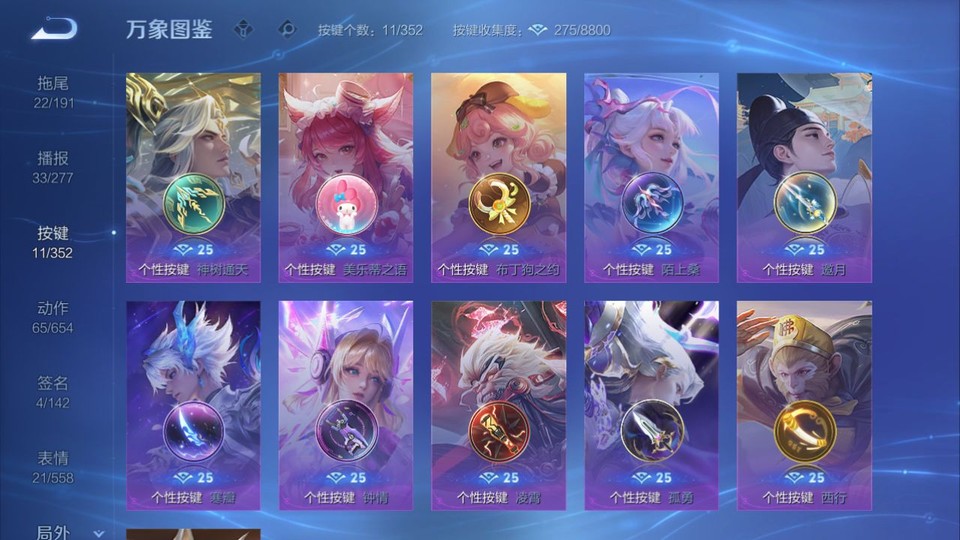Open the search magnifier icon
This screenshot has height=540, width=960.
(x=287, y=29)
